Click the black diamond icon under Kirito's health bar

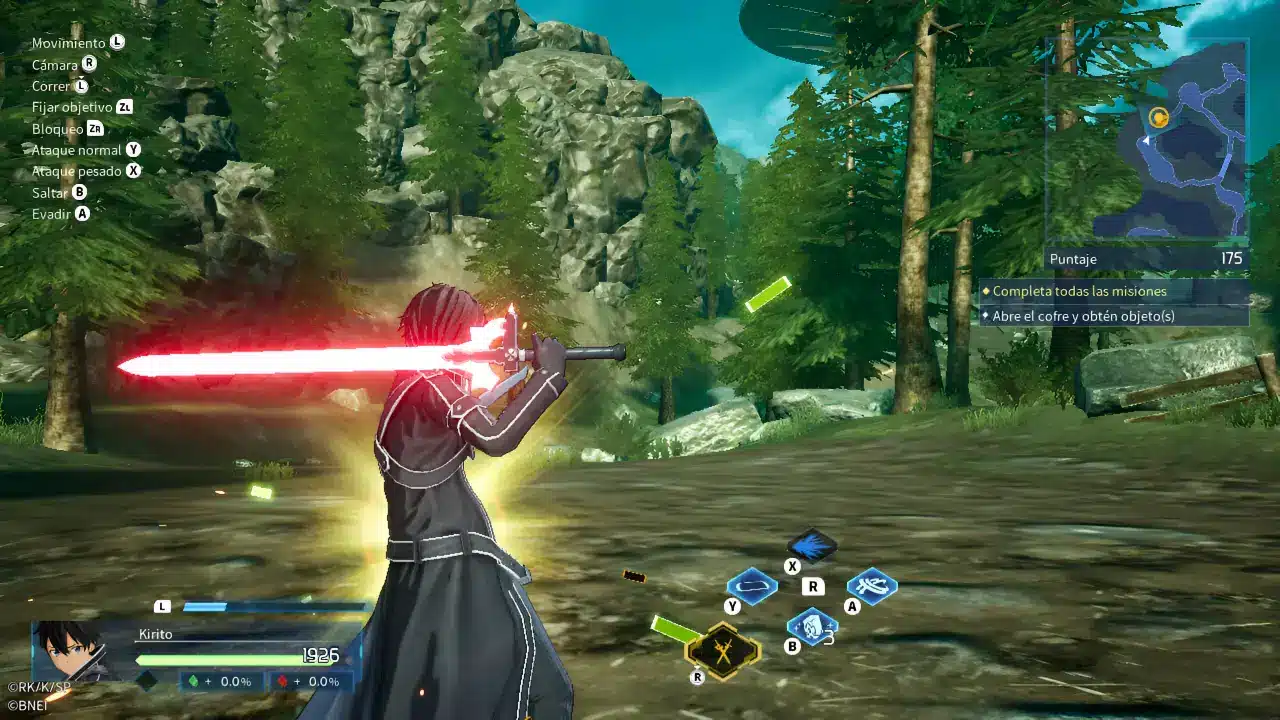(x=146, y=683)
